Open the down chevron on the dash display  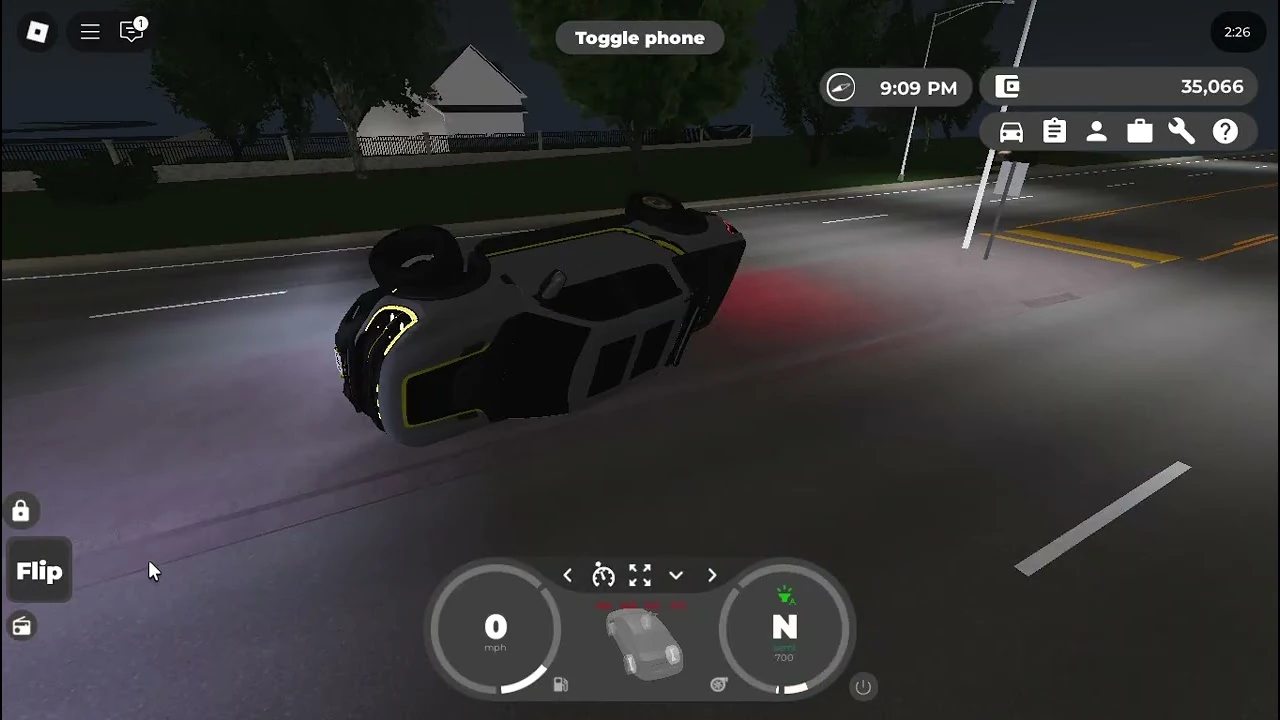[x=676, y=576]
